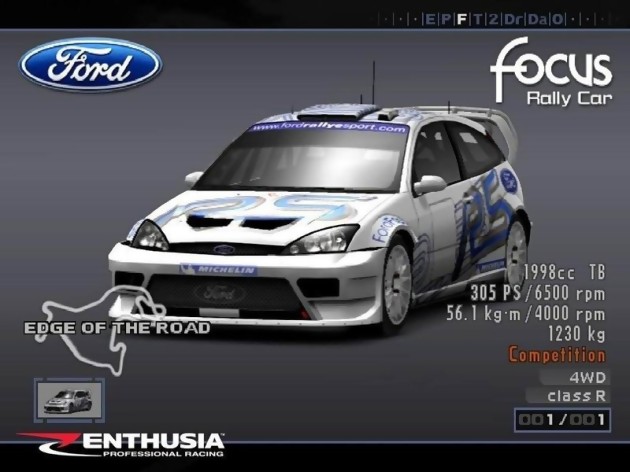The width and height of the screenshot is (630, 472).
Task: Choose the highlighted F filter letter
Action: [461, 19]
